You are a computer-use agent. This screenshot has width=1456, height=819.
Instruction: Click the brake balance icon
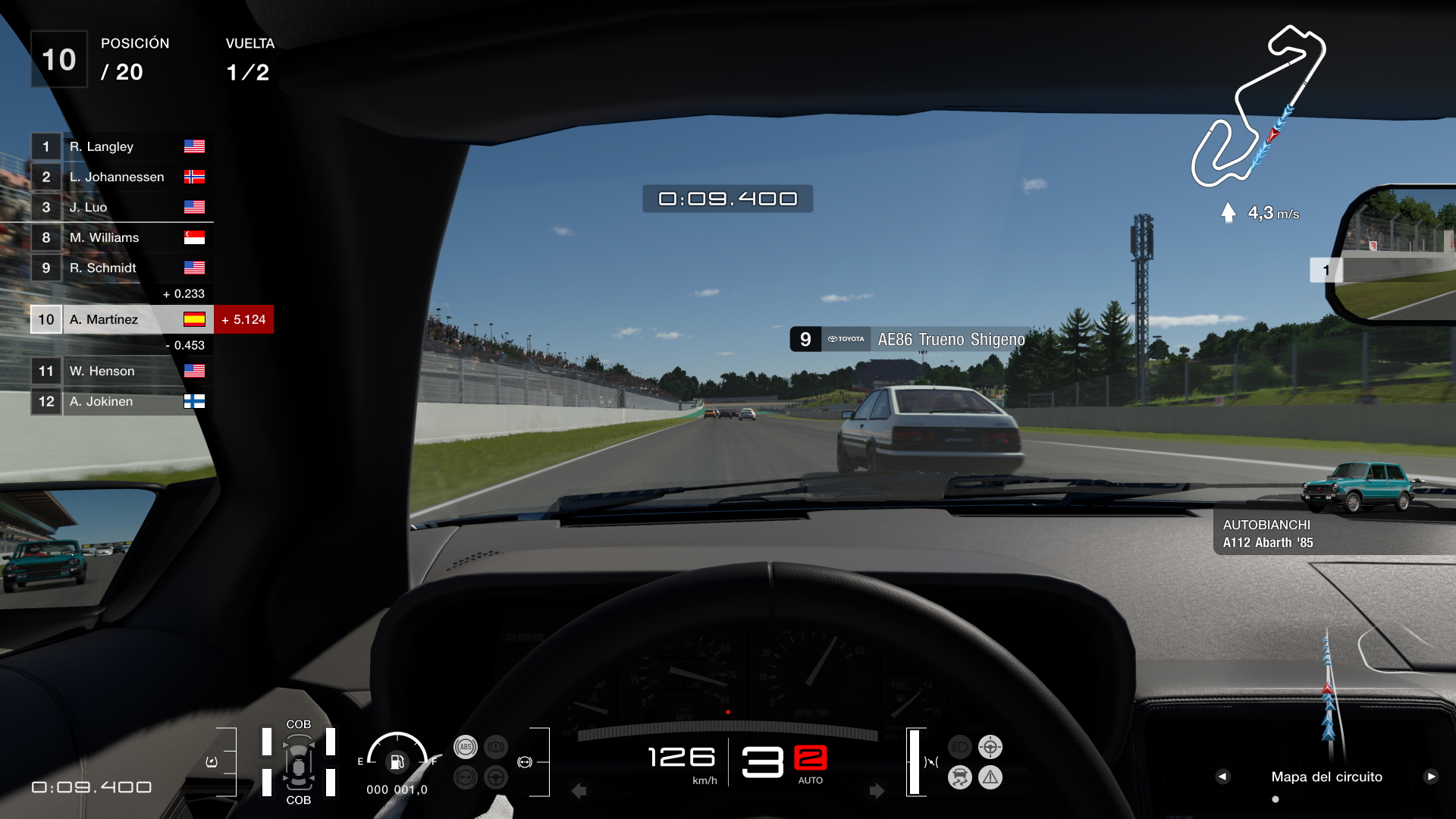click(465, 777)
